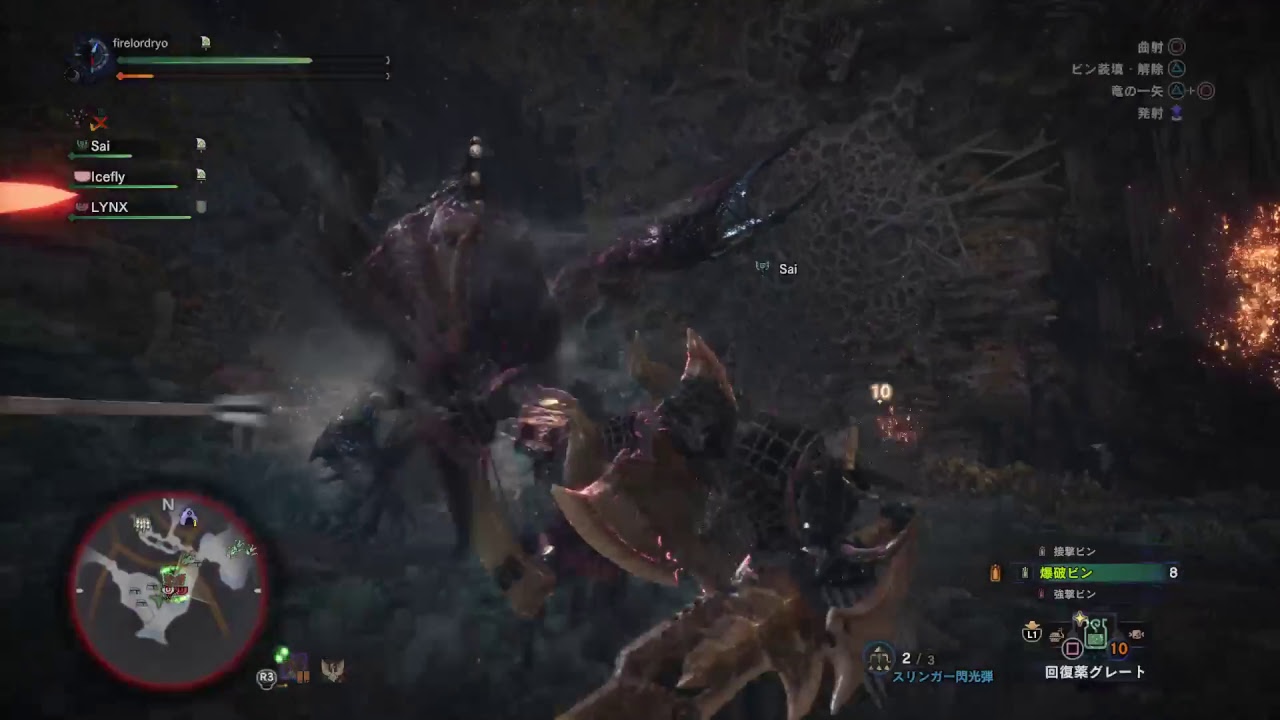The image size is (1280, 720).
Task: Click the capture net icon beside the item slot
Action: 1056,636
